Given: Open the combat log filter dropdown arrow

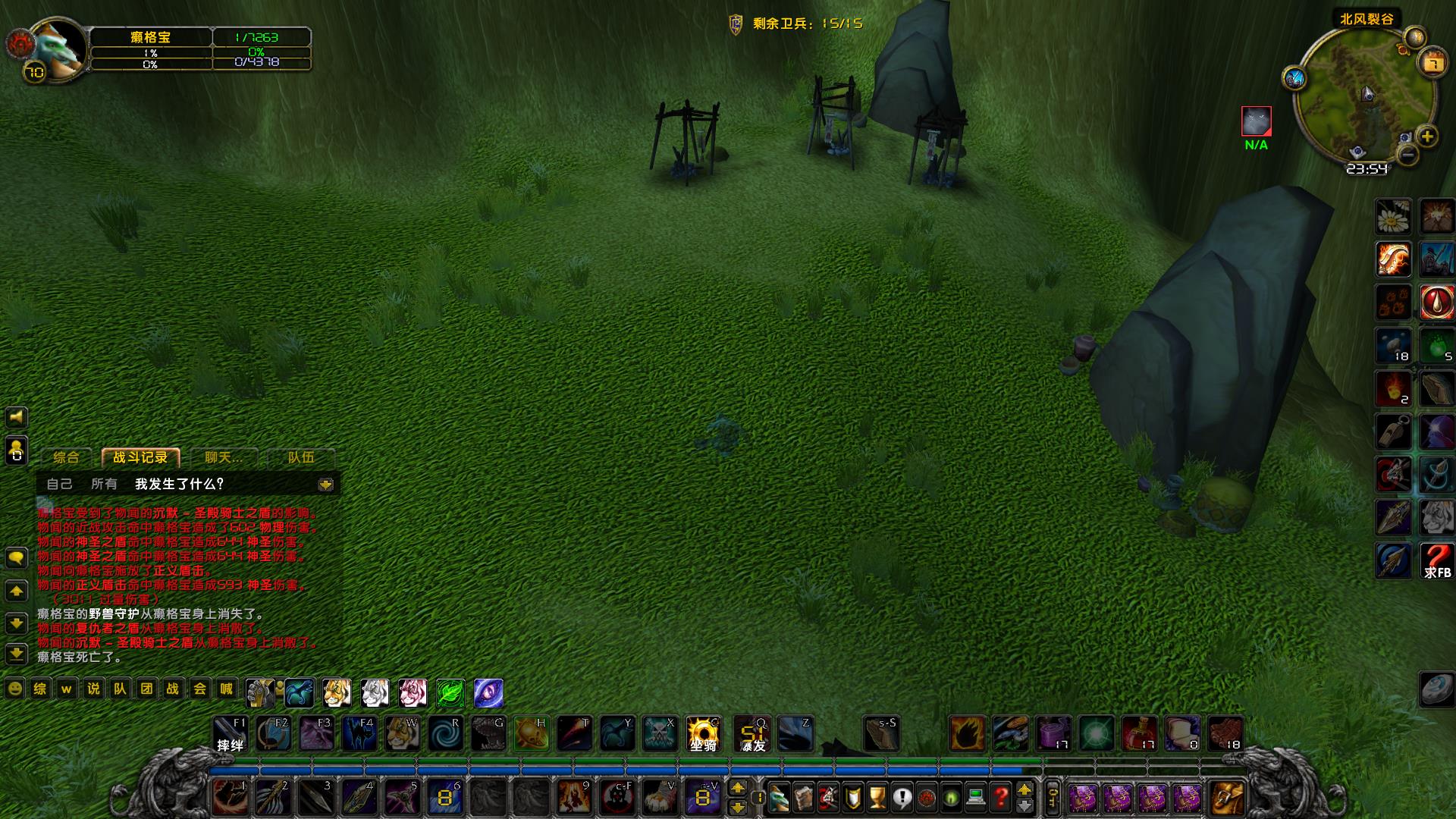Looking at the screenshot, I should [326, 485].
